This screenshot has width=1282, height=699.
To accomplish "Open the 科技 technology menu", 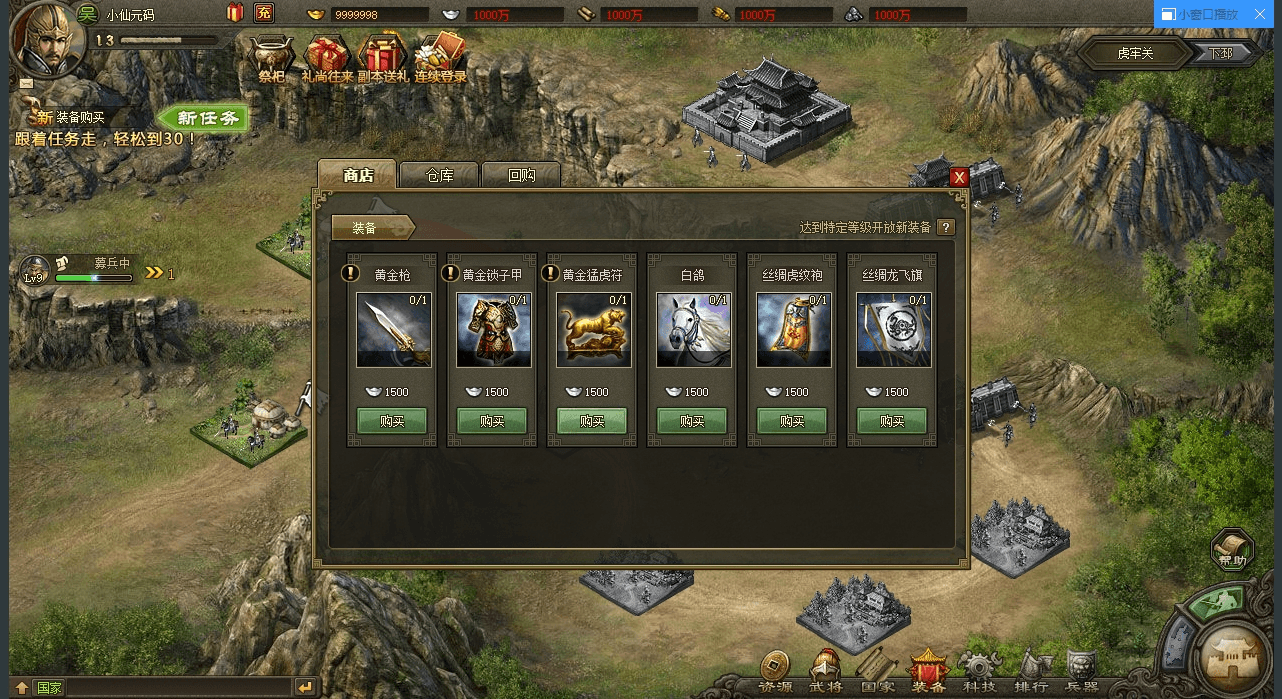I will click(979, 670).
